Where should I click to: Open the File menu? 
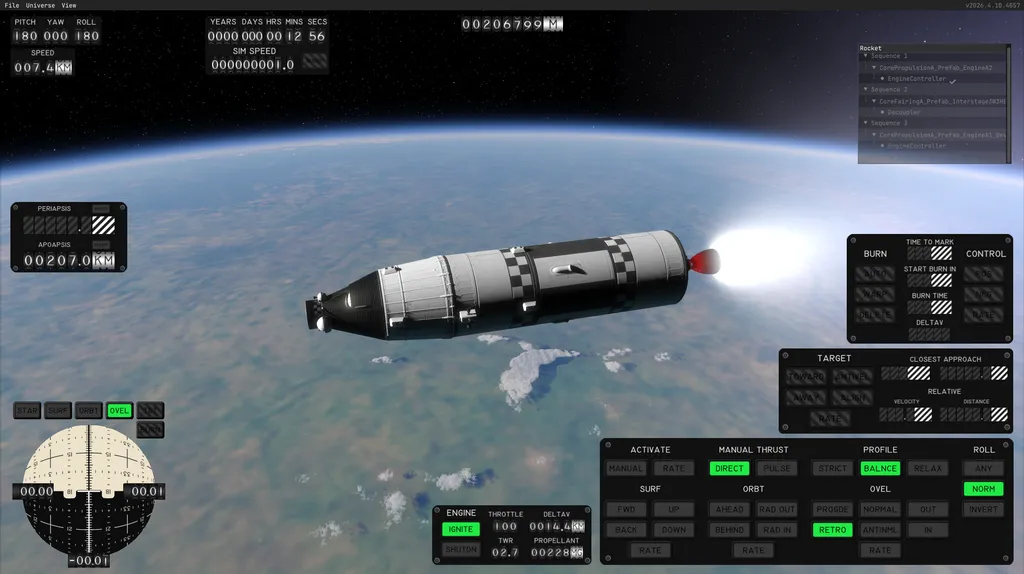pyautogui.click(x=12, y=5)
